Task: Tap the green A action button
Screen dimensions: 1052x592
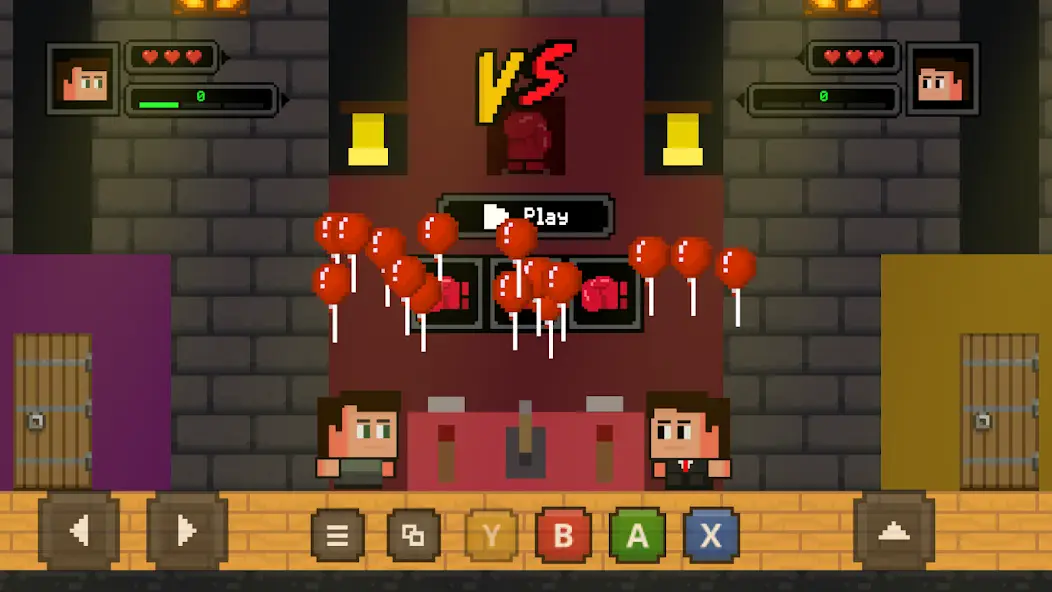Action: 637,536
